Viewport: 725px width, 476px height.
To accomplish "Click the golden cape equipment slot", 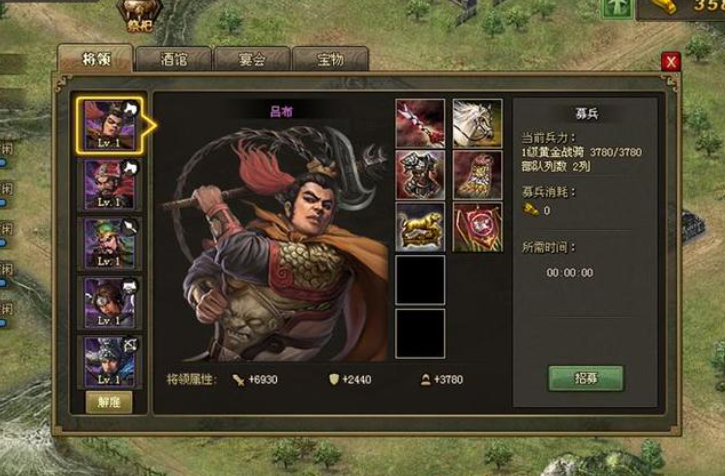I will pos(477,175).
